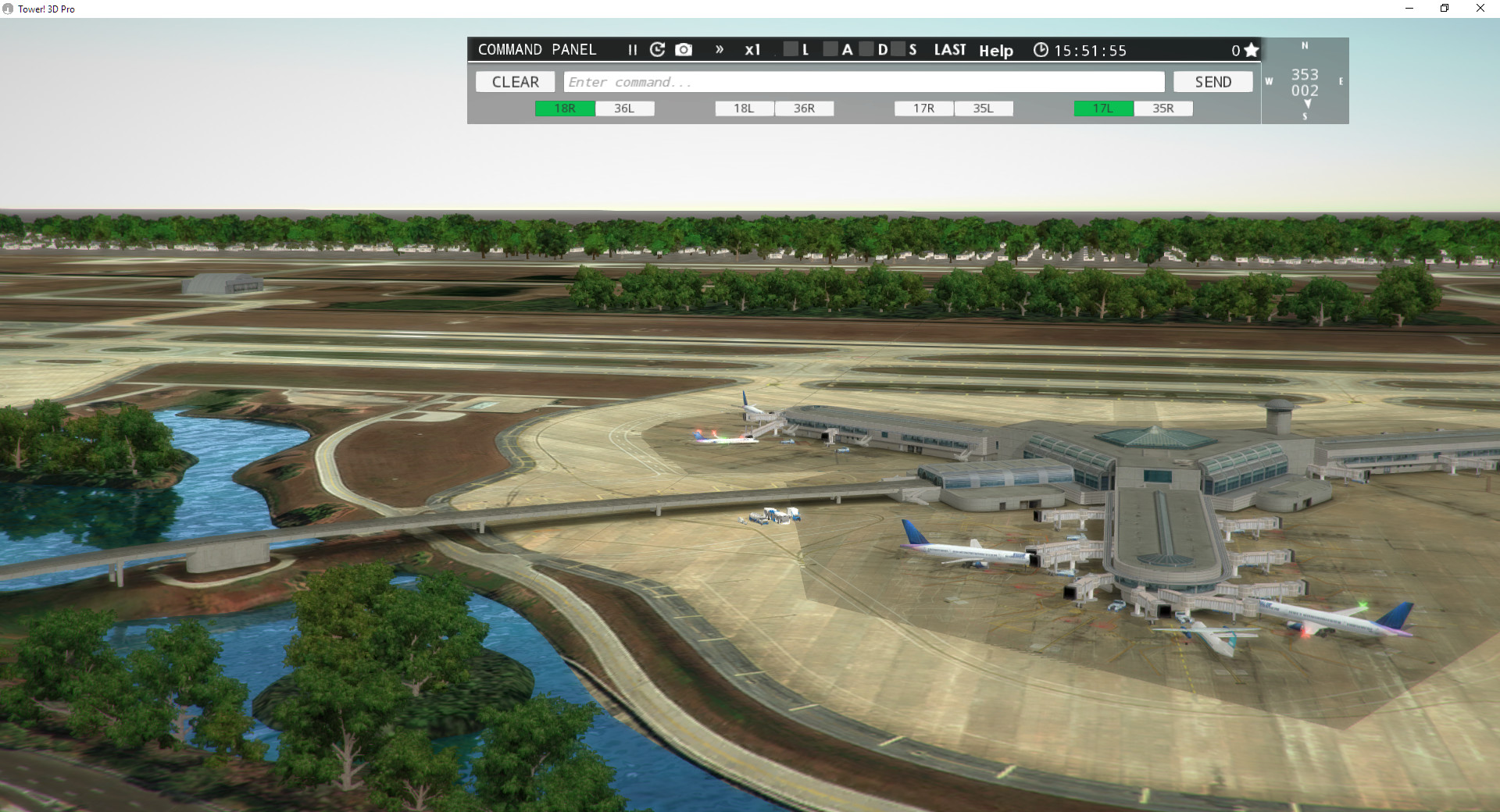Open the Help panel
Viewport: 1500px width, 812px height.
(x=995, y=51)
